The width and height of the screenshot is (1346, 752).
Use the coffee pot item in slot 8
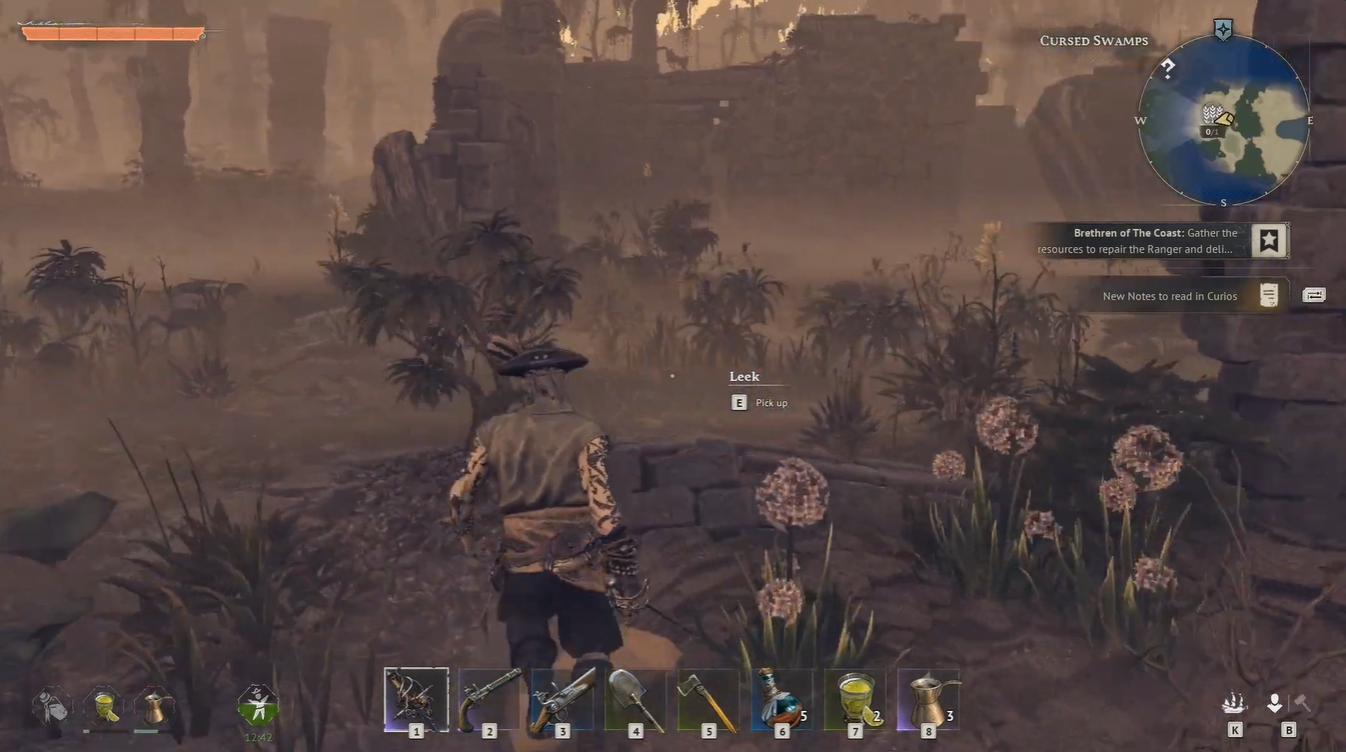point(927,697)
